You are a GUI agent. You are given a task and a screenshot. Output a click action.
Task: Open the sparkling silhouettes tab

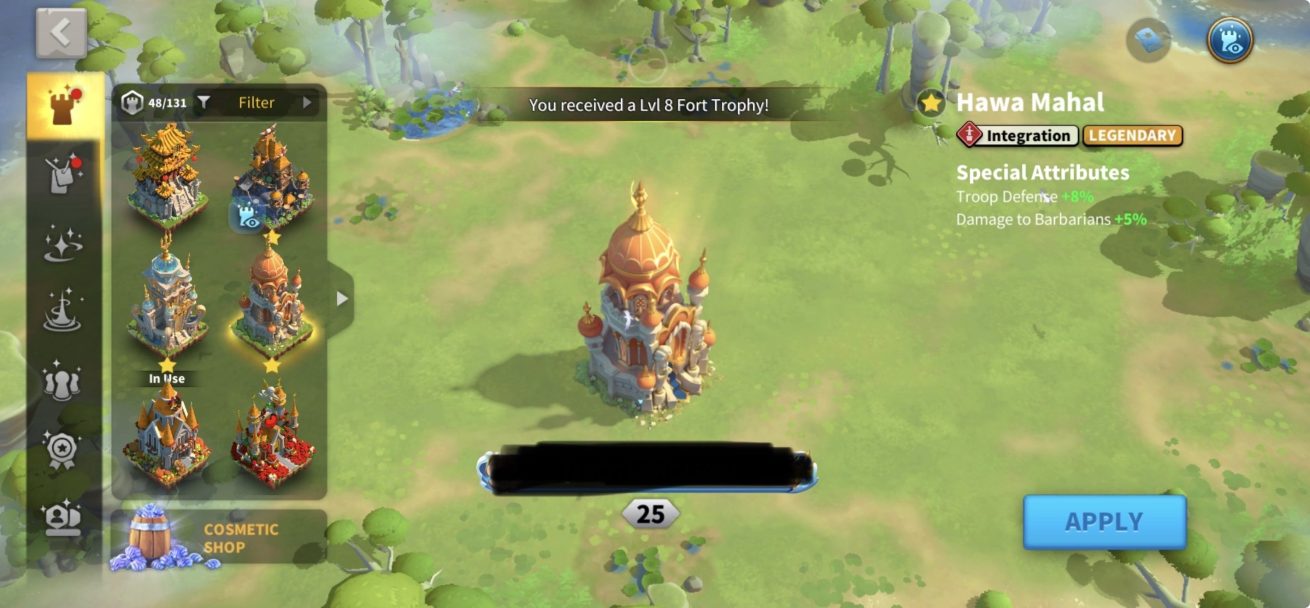[x=65, y=381]
